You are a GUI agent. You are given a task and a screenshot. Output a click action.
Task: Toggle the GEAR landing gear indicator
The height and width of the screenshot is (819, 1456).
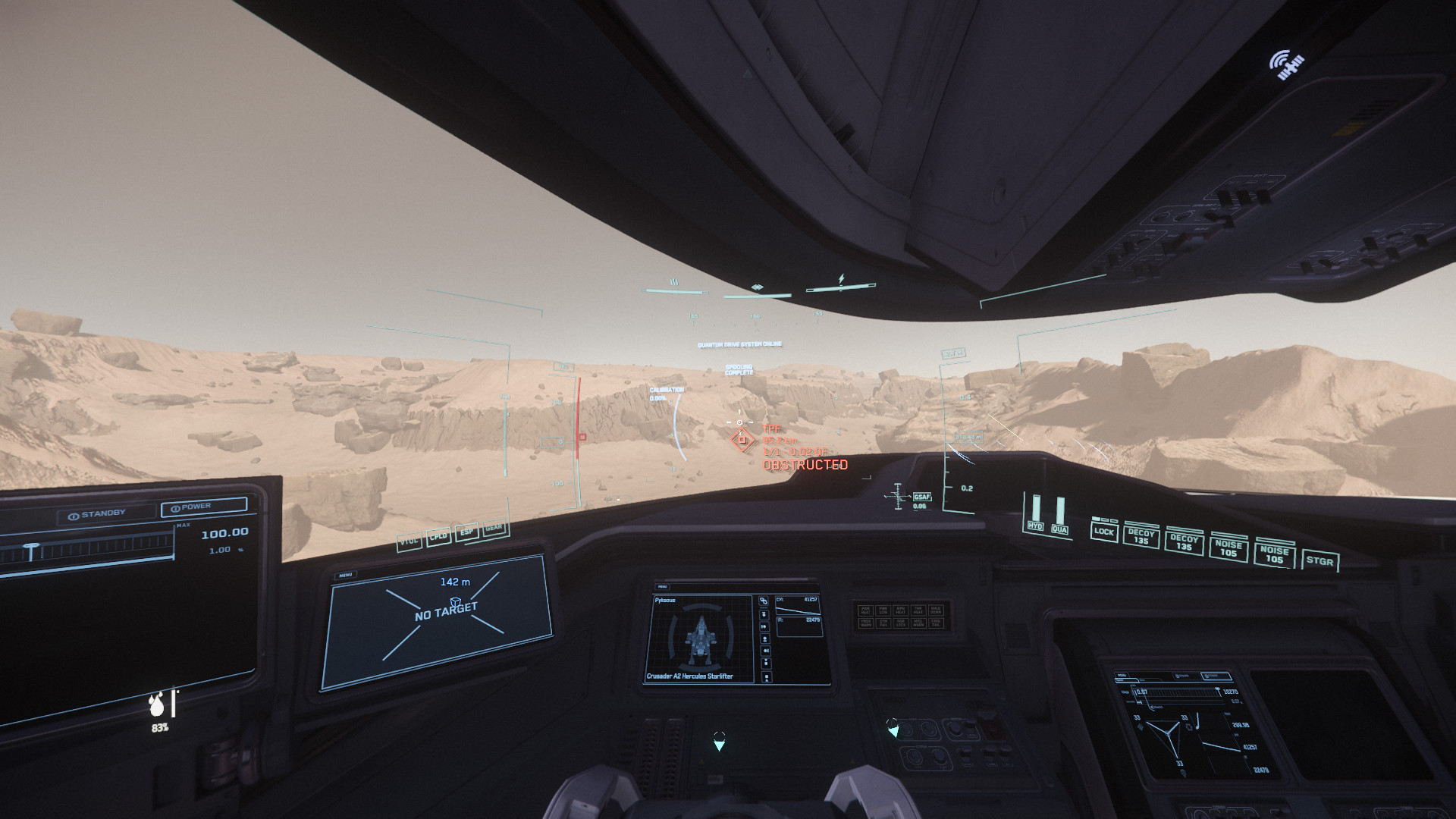point(493,527)
